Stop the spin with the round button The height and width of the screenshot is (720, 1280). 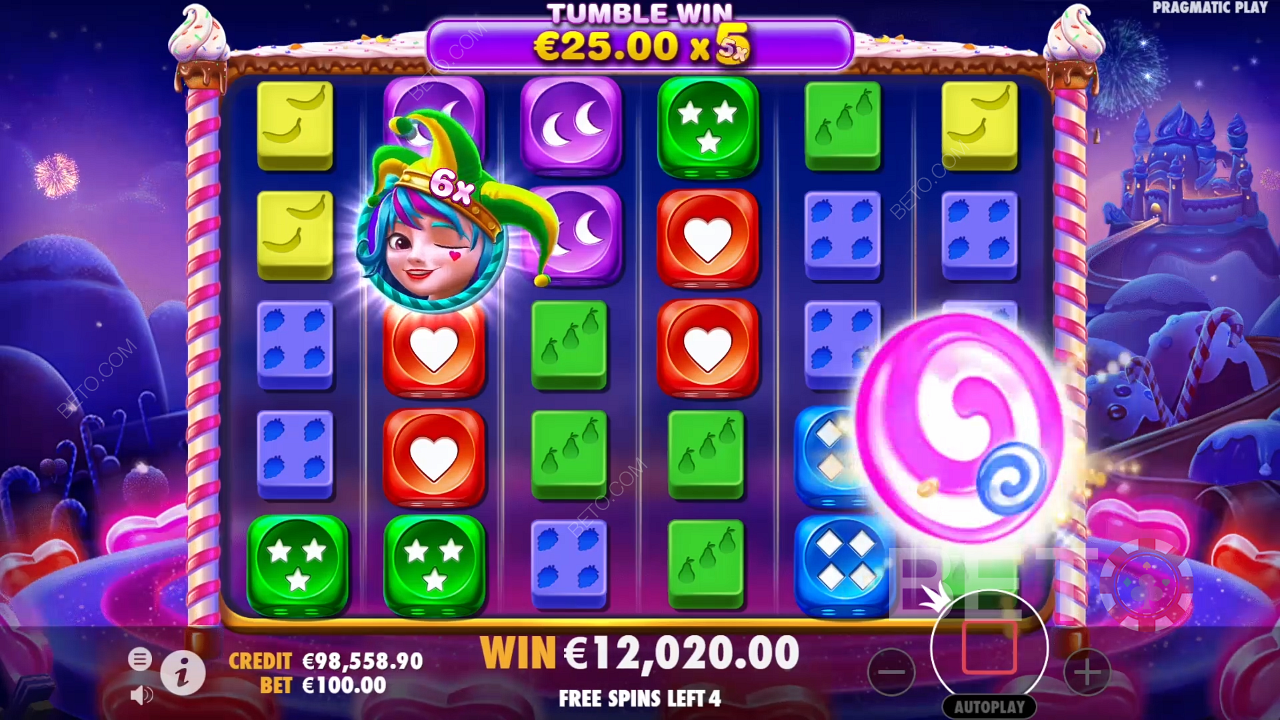989,648
